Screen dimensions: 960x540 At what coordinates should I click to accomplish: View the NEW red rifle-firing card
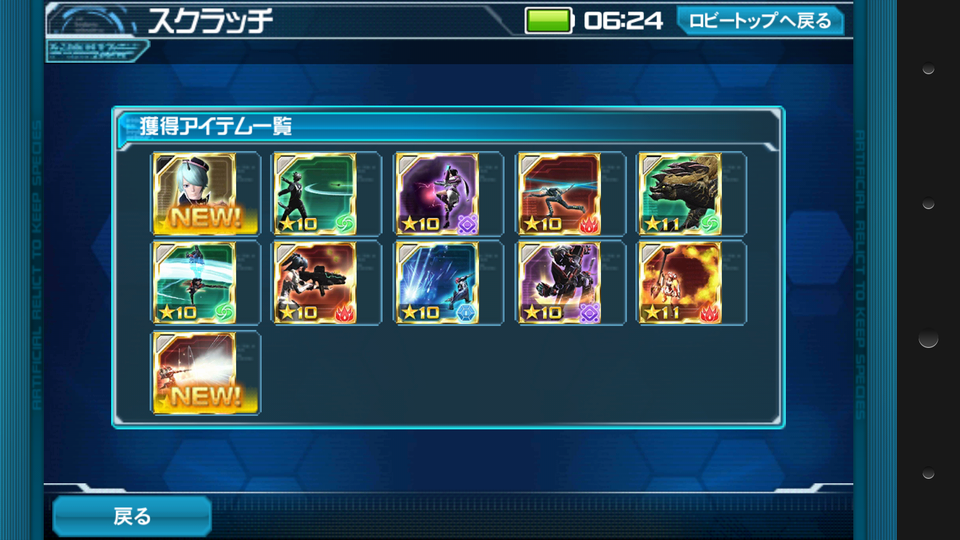[x=194, y=372]
